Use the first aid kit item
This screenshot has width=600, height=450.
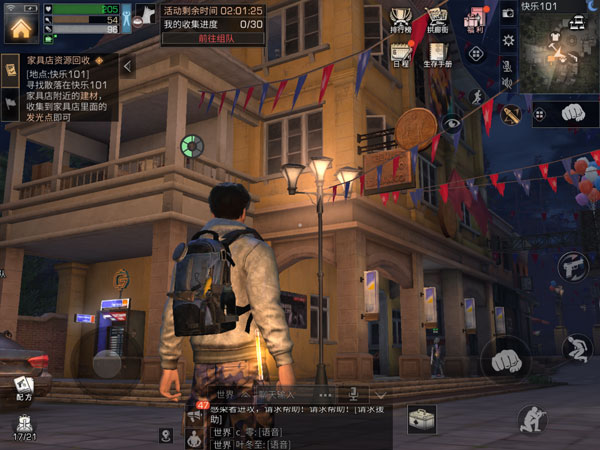tap(421, 419)
